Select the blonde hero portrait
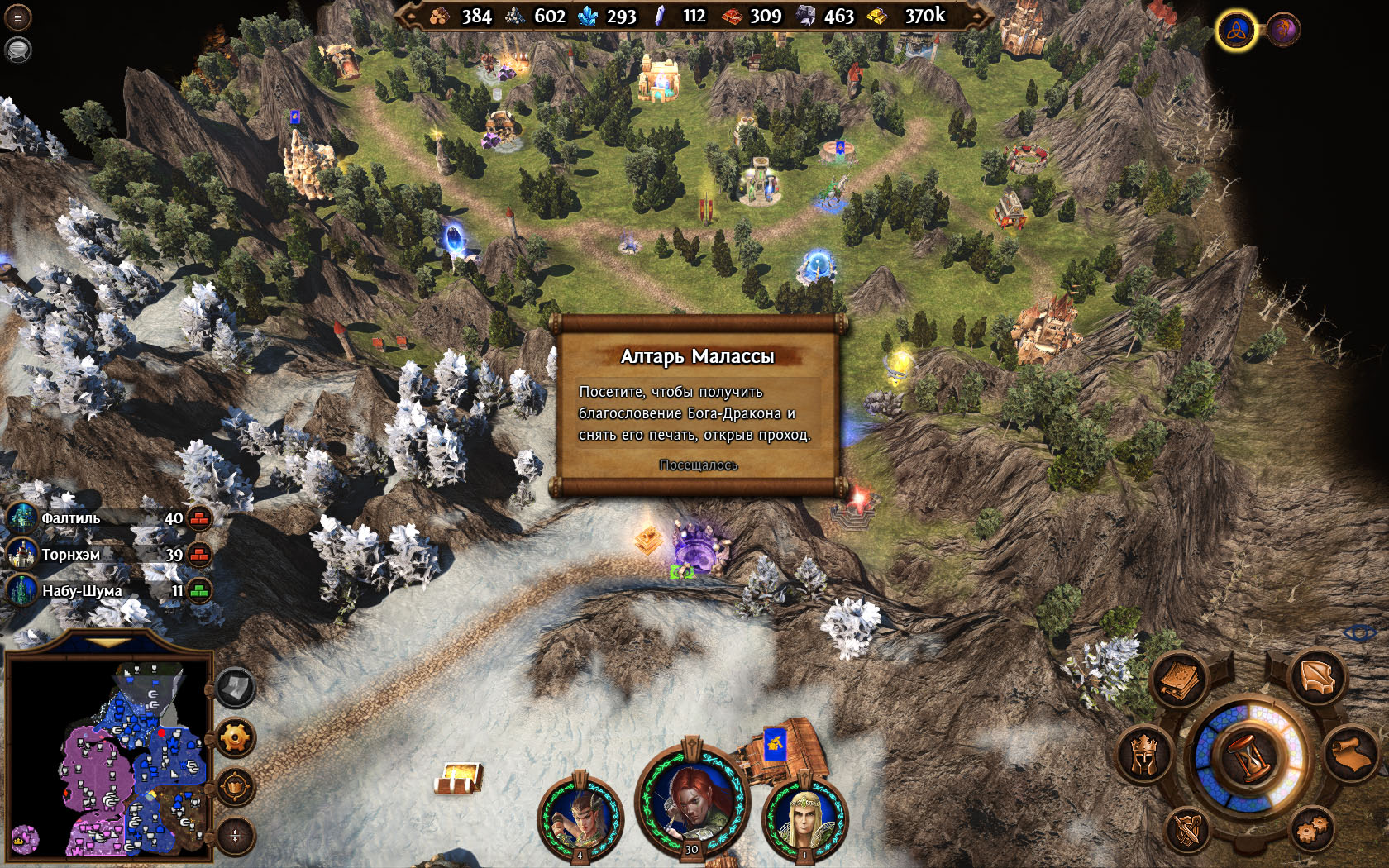 (x=804, y=818)
